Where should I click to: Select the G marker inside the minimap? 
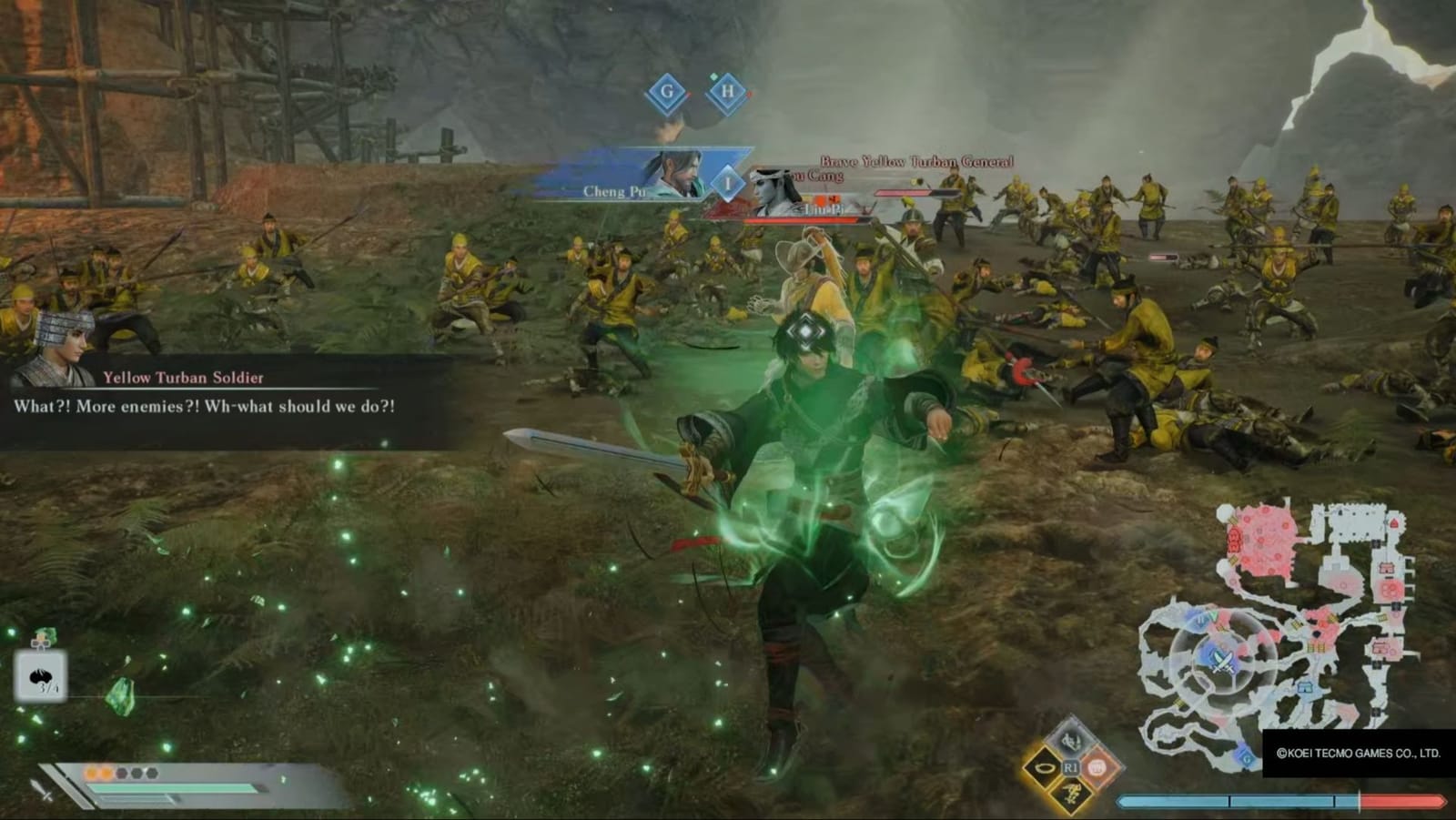pos(1245,757)
